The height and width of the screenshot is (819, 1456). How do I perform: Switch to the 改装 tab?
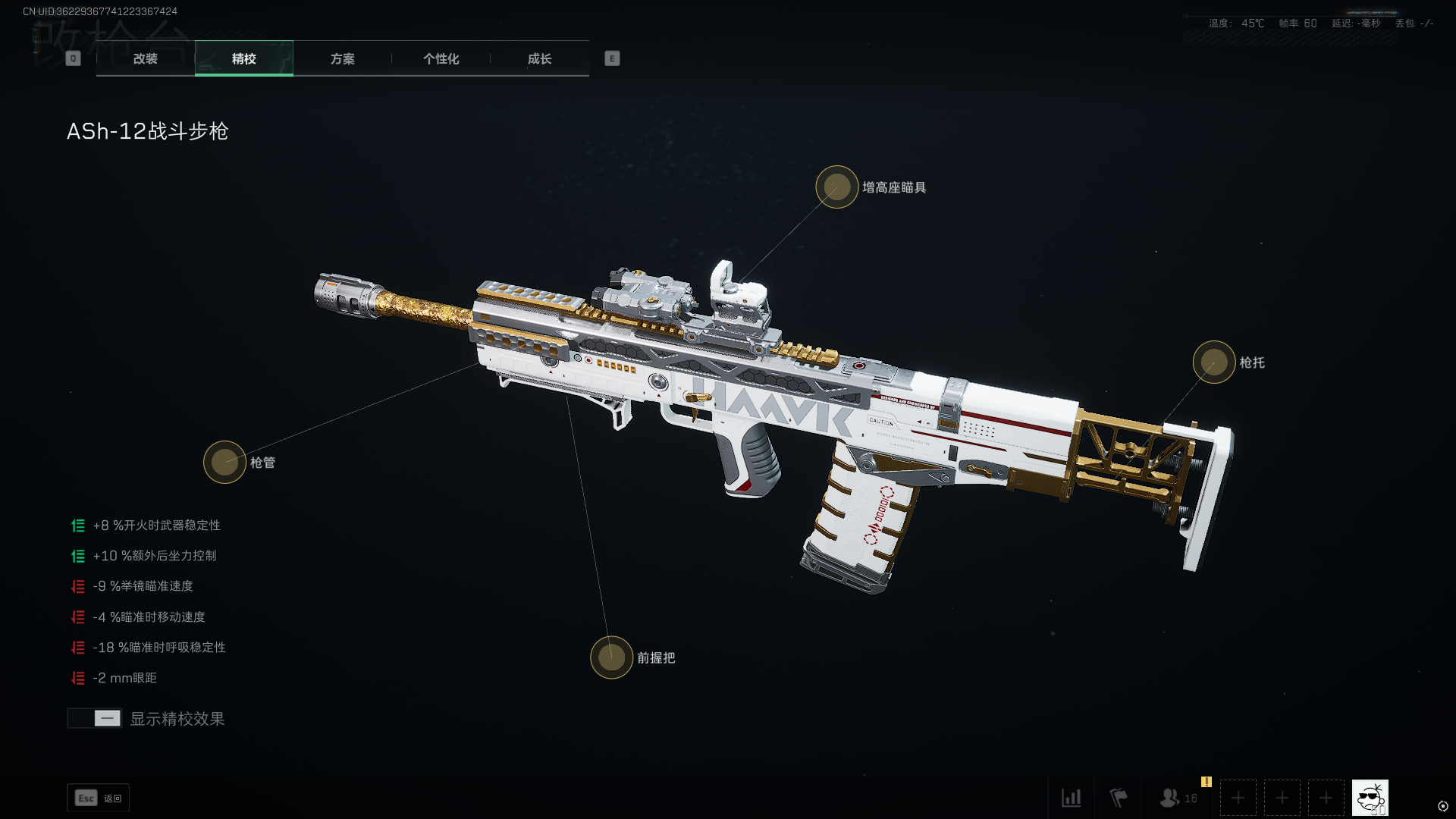click(145, 58)
